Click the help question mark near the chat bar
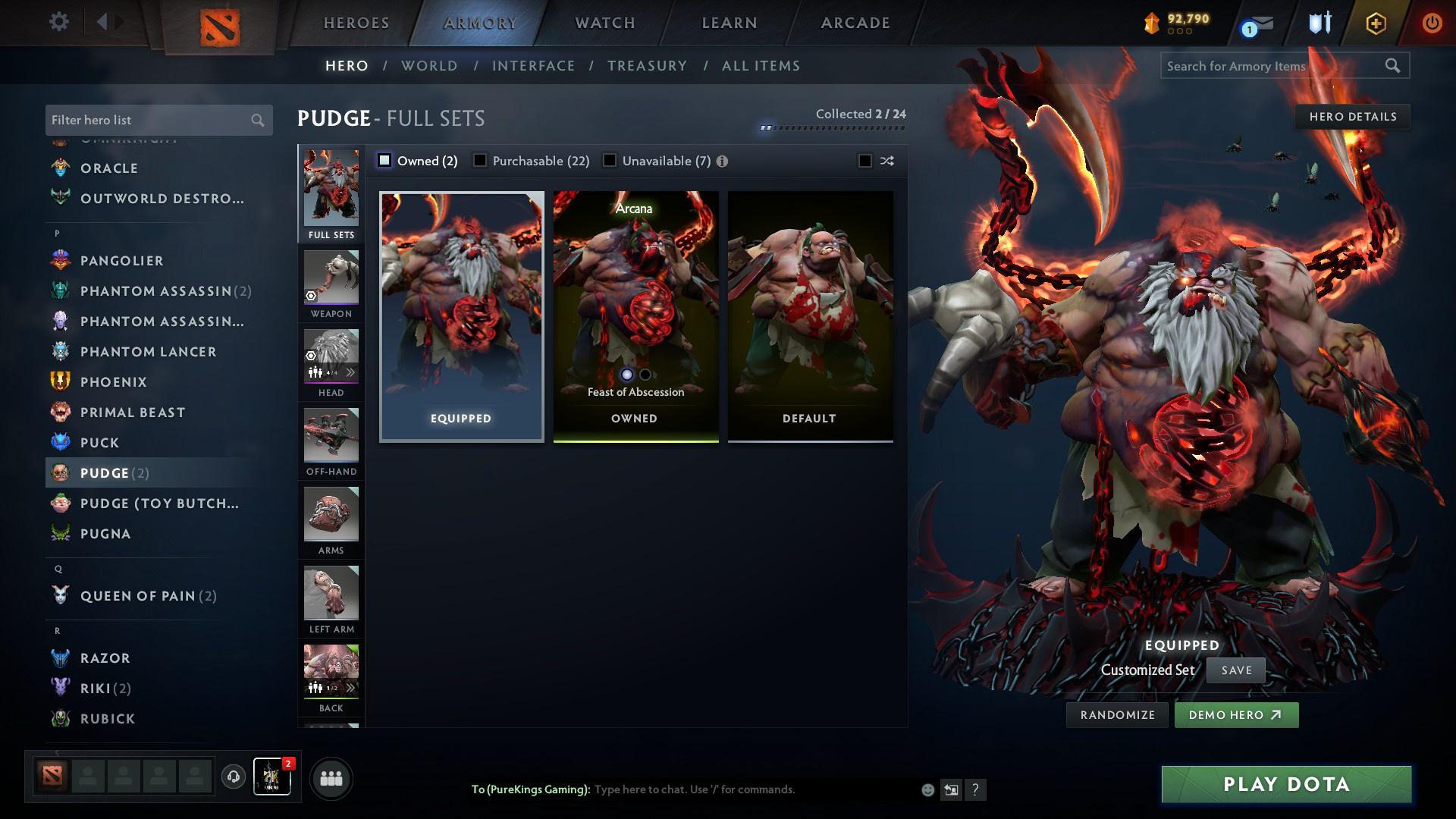1456x819 pixels. tap(975, 789)
